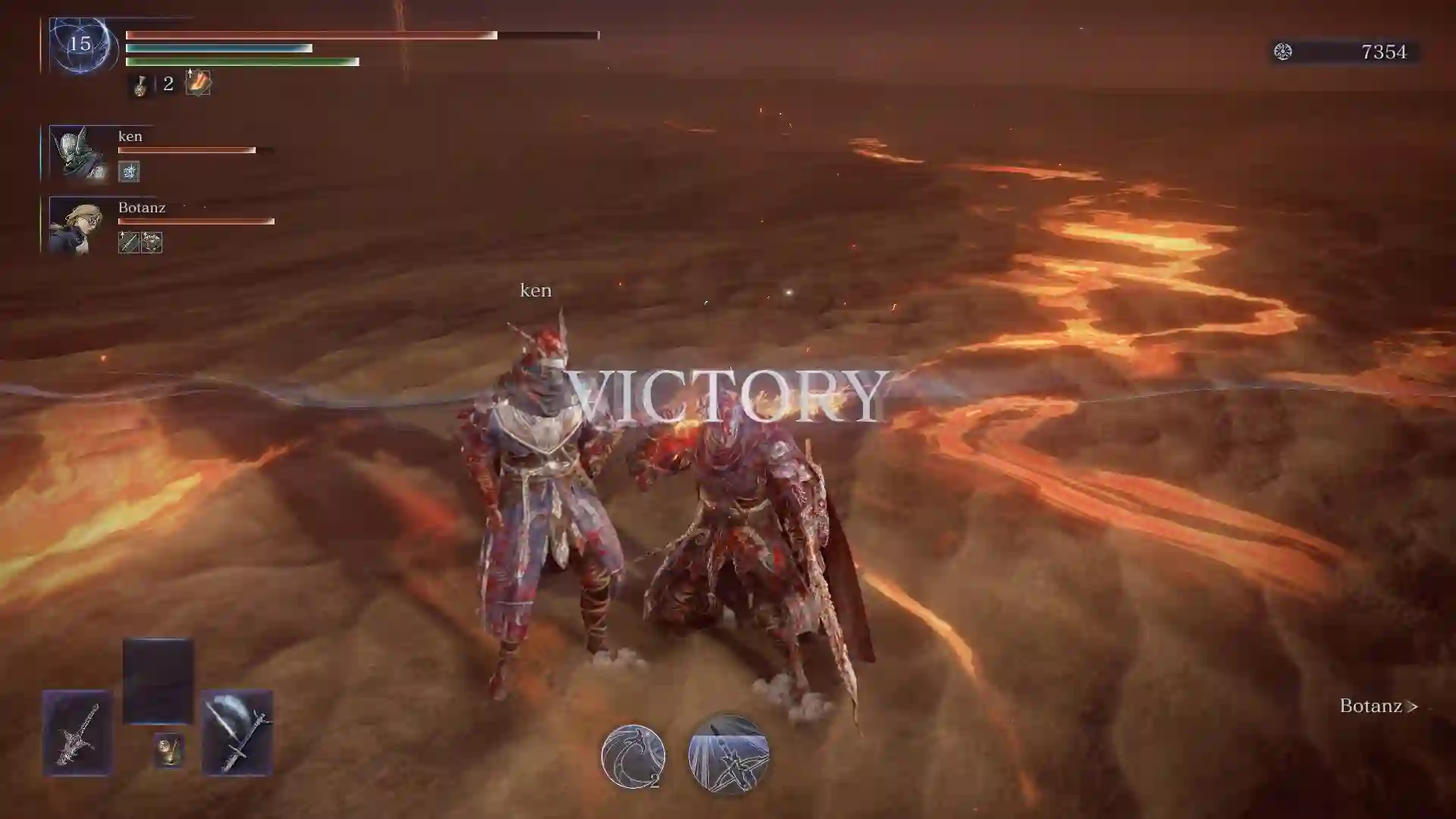Viewport: 1456px width, 819px height.
Task: Select Botanz's teammate portrait
Action: point(78,225)
